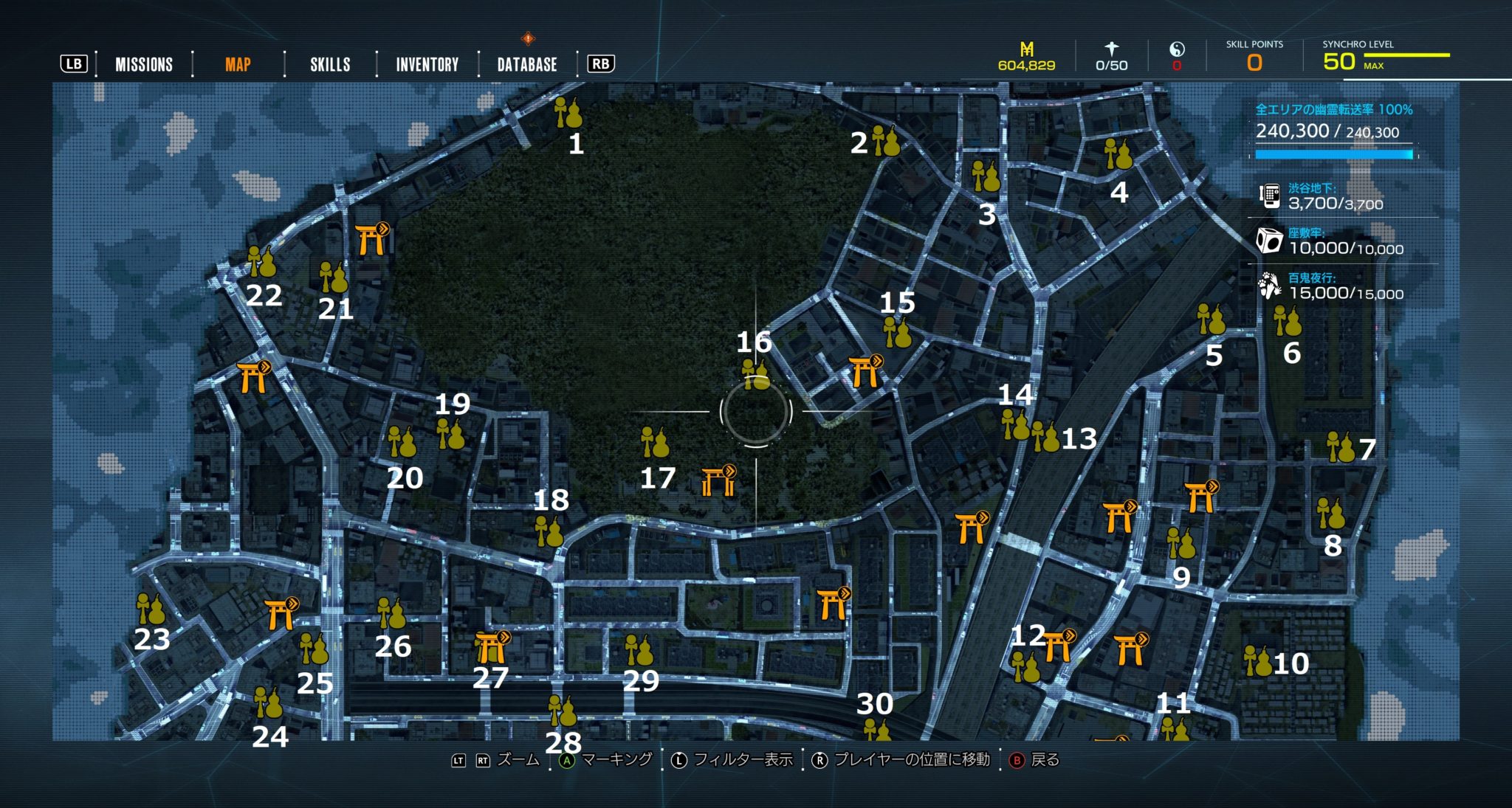Click the torii gate marker beside gourd 12
Viewport: 1512px width, 808px height.
(x=1059, y=645)
